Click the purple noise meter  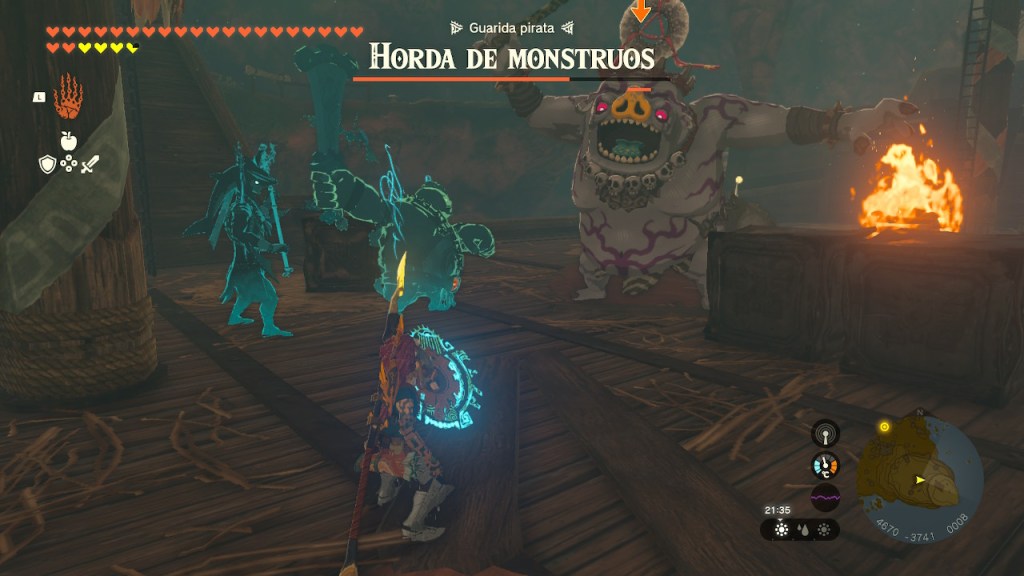825,497
